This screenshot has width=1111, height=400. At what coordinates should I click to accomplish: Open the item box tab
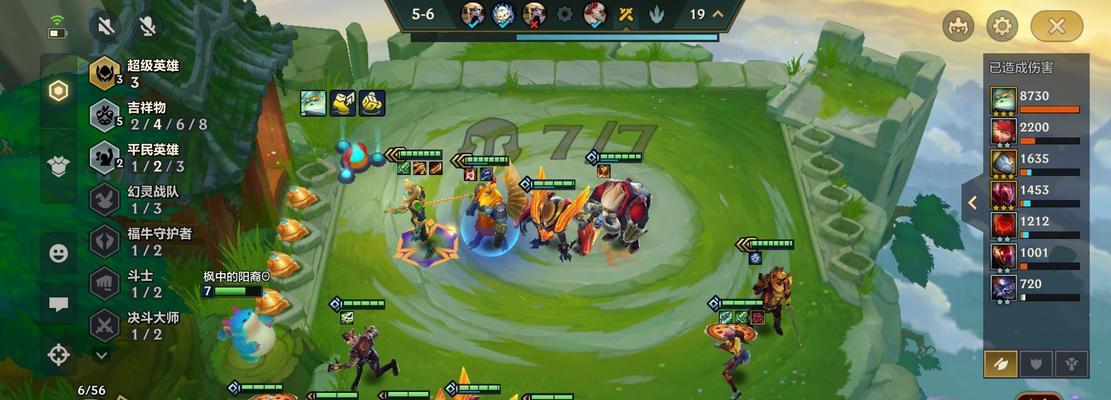[x=58, y=164]
